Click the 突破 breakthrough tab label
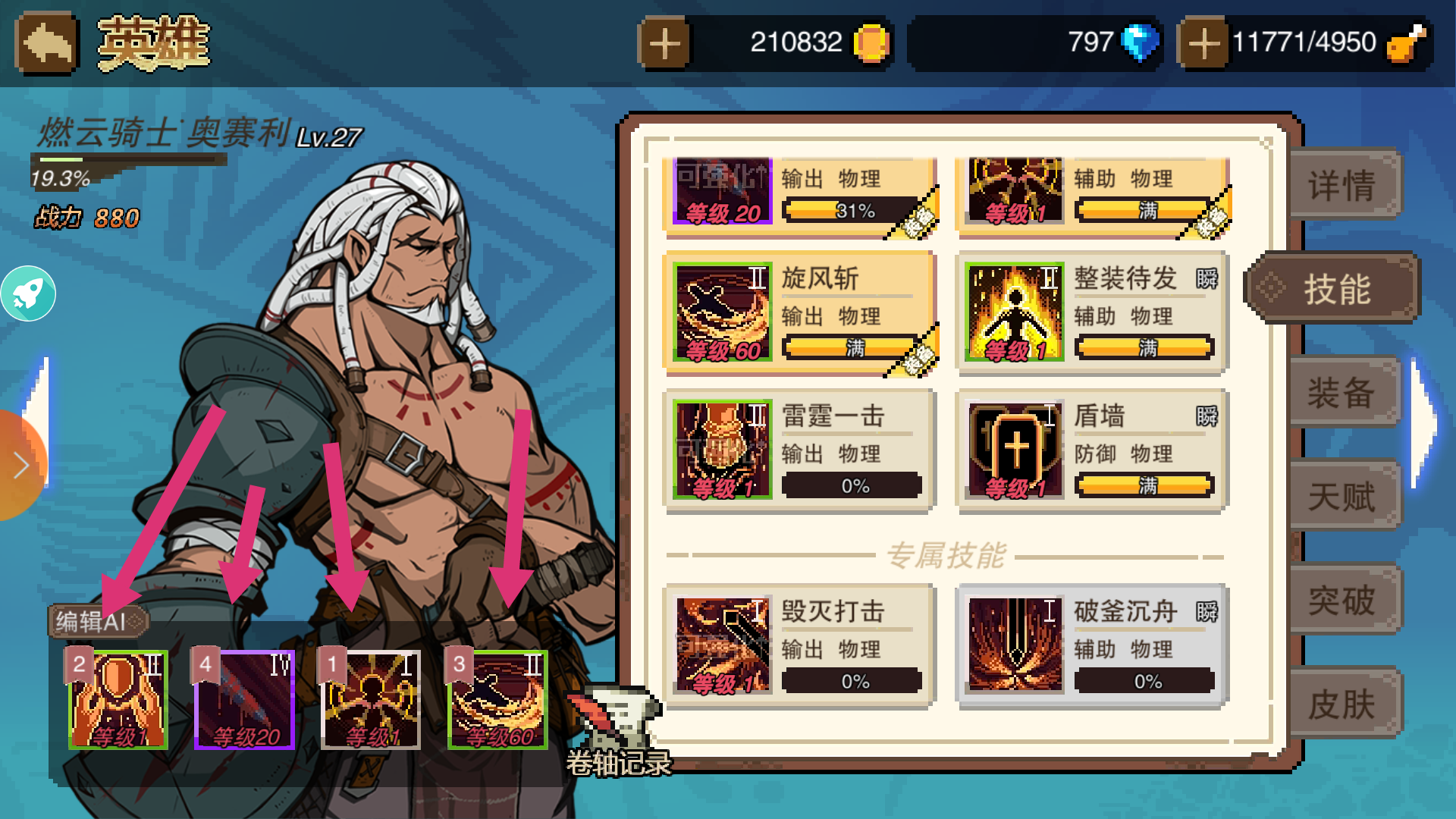The width and height of the screenshot is (1456, 819). [1343, 599]
